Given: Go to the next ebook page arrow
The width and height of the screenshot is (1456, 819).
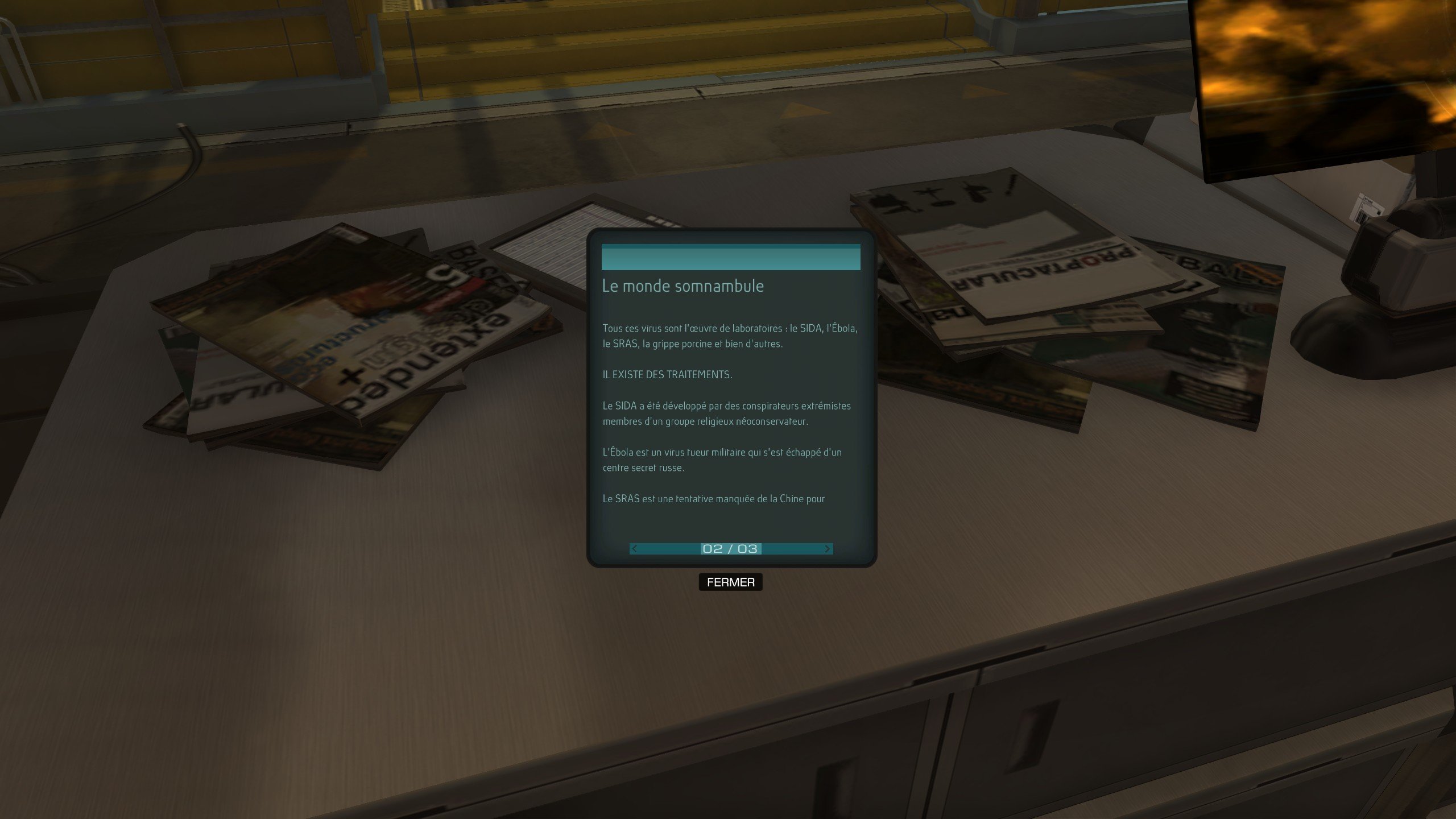Looking at the screenshot, I should pos(827,549).
